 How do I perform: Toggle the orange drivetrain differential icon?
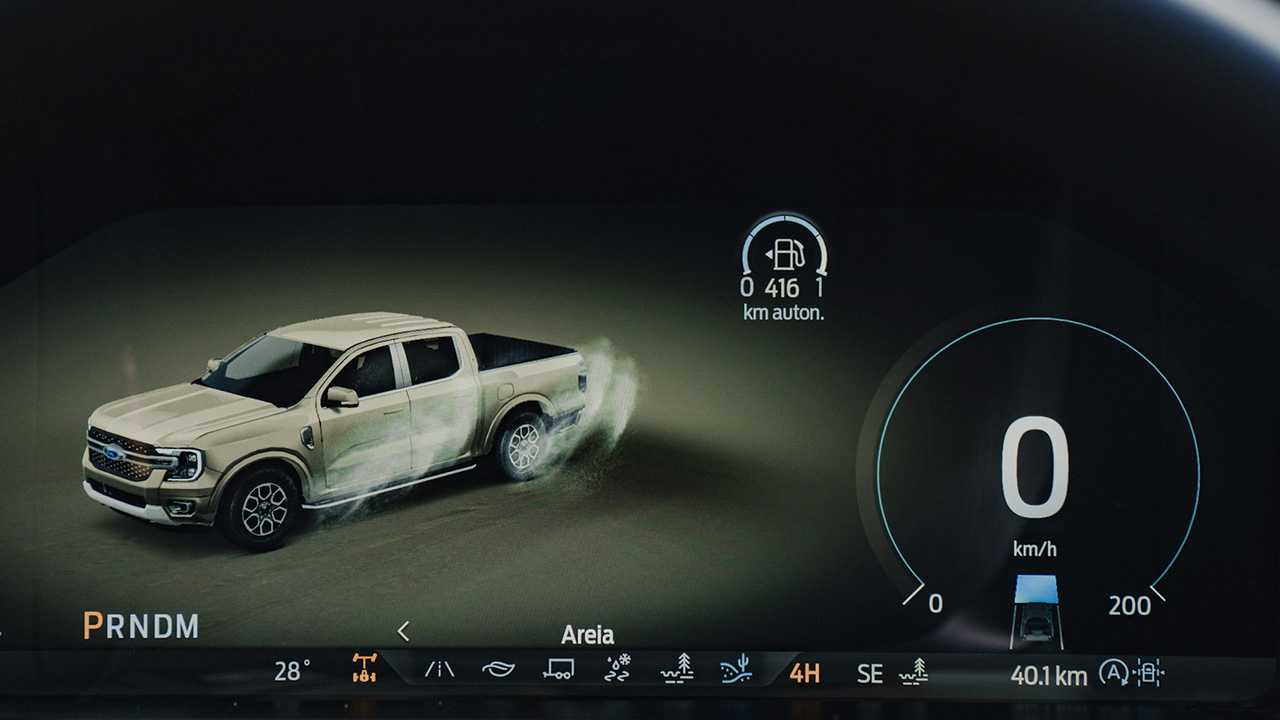364,669
